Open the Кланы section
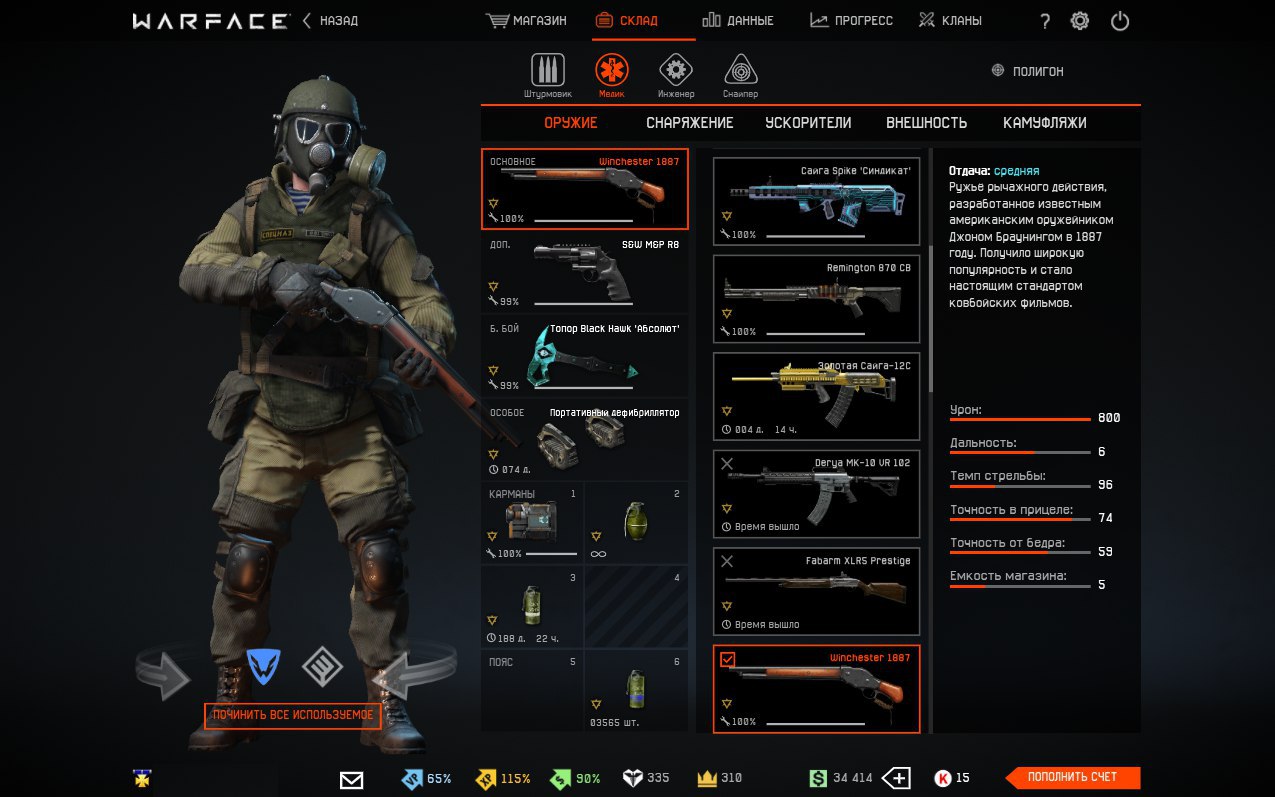Viewport: 1275px width, 797px height. click(x=950, y=20)
